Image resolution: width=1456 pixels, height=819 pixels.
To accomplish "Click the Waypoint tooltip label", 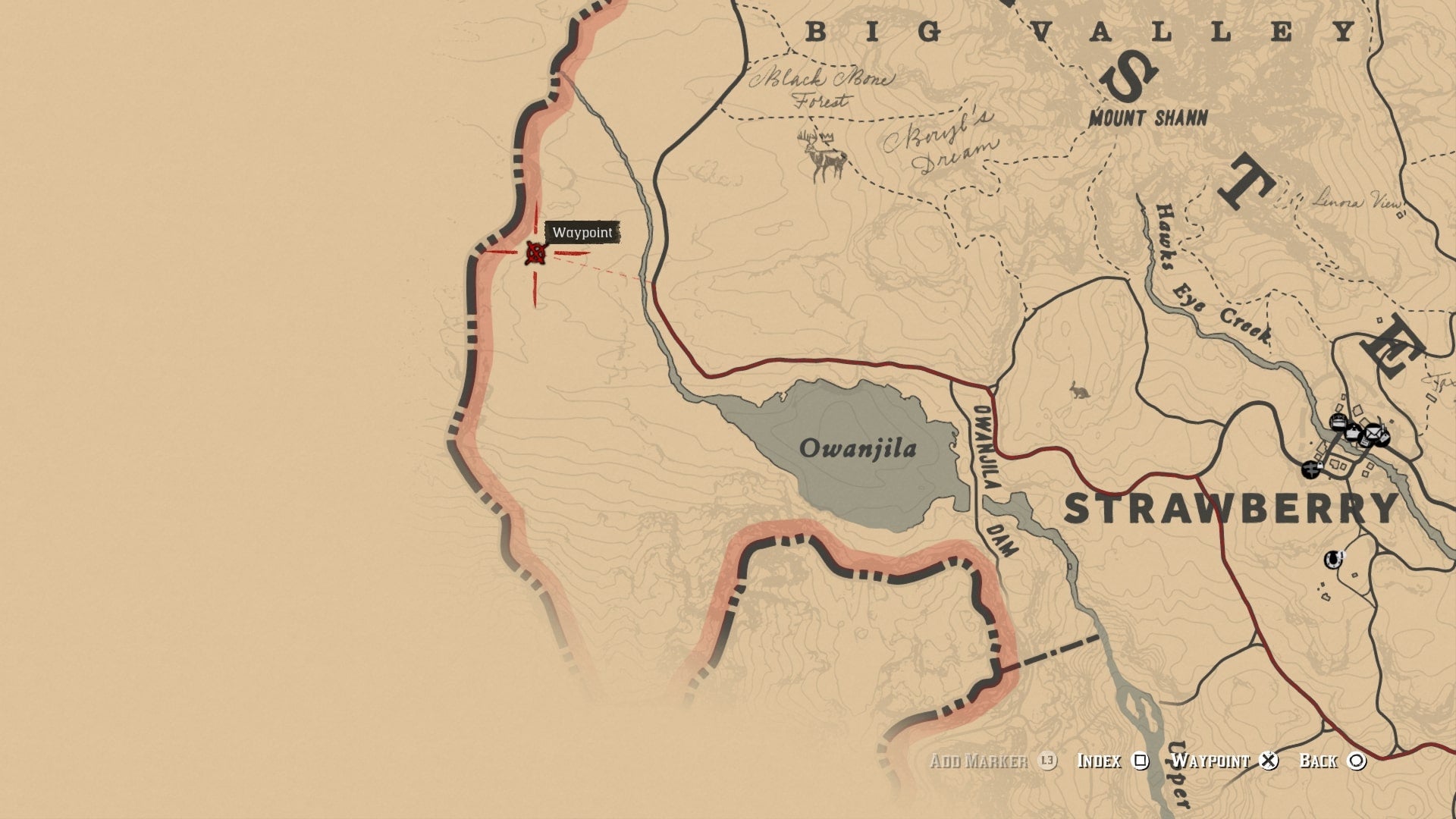I will [582, 234].
